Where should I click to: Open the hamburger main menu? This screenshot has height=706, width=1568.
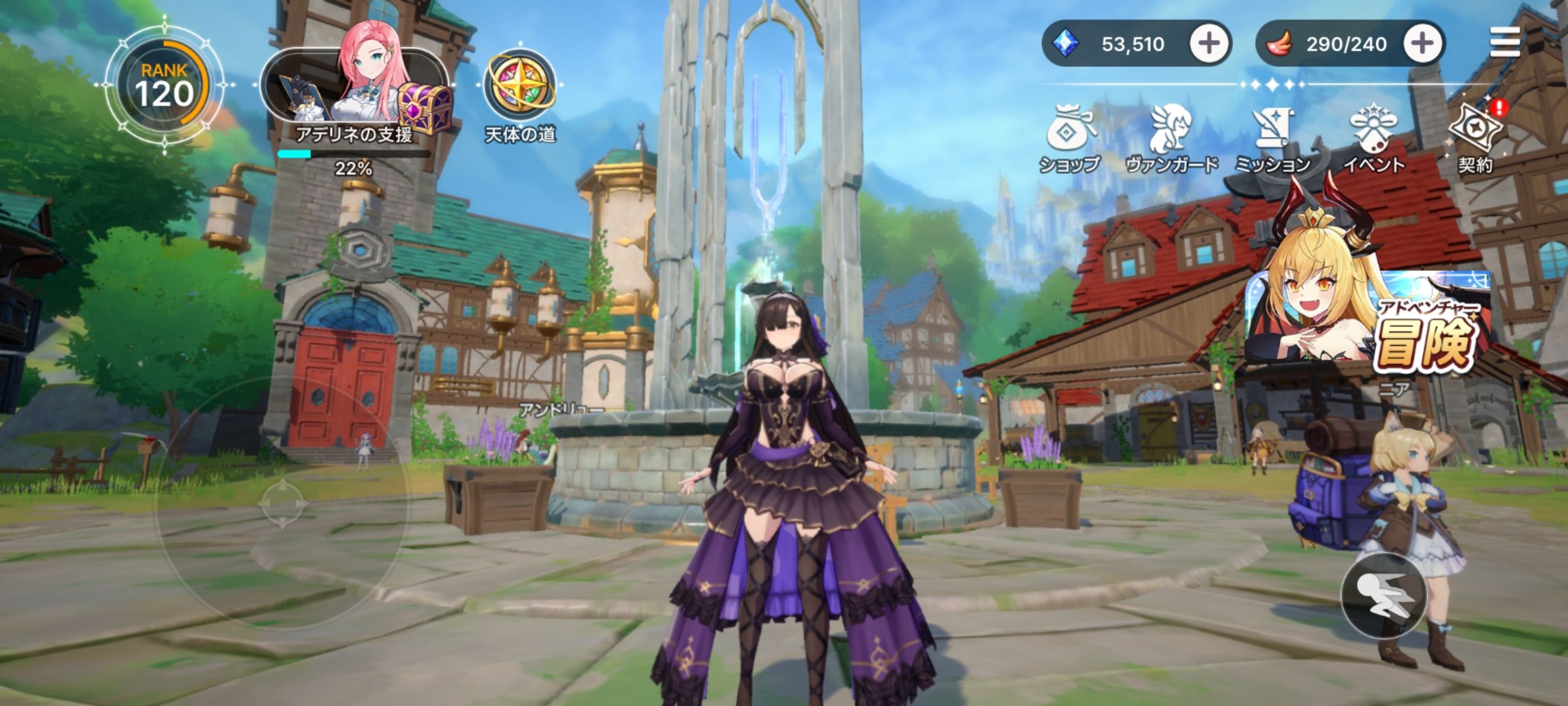pos(1505,43)
